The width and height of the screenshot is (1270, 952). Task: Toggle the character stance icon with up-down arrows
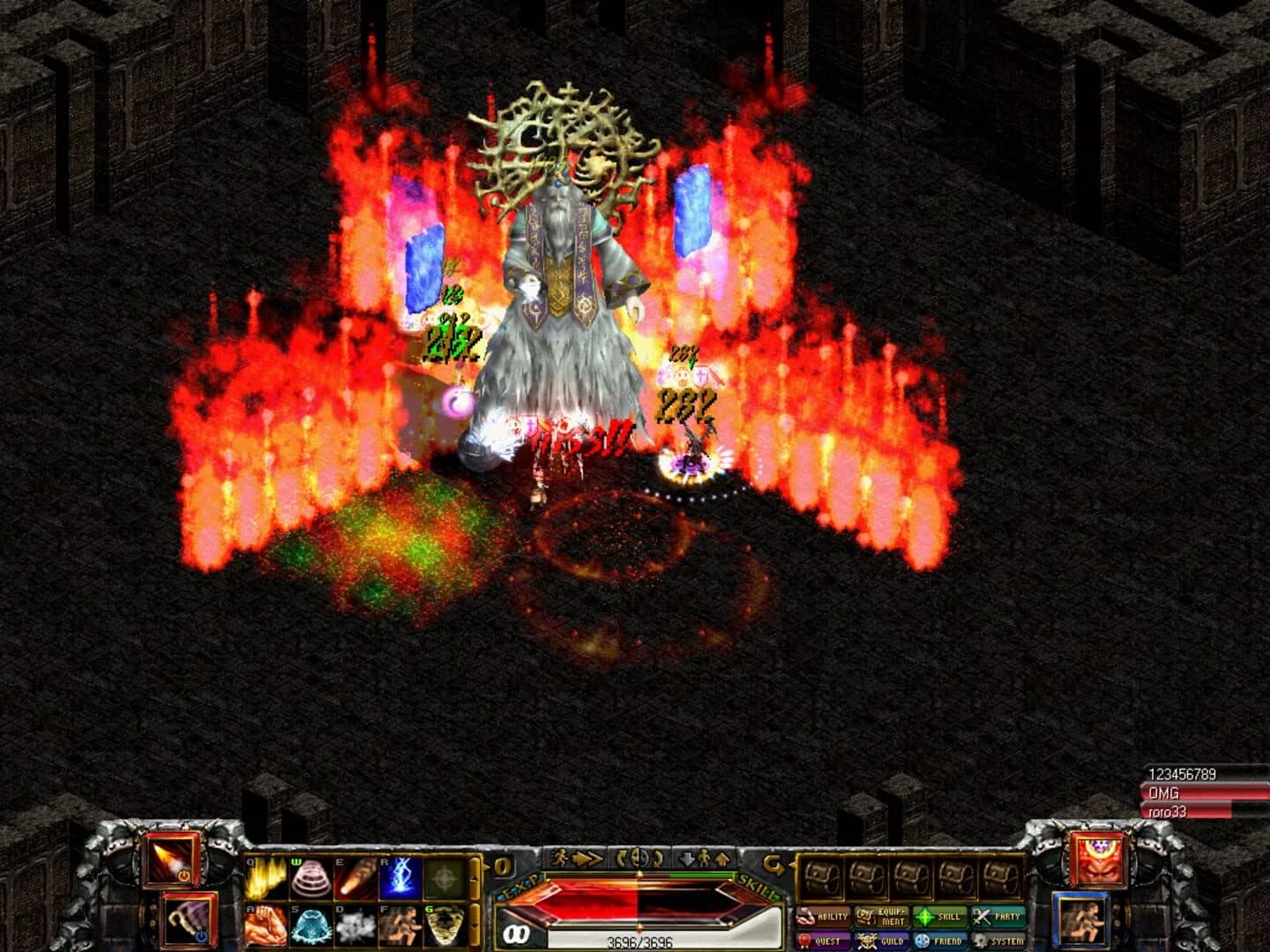click(x=703, y=858)
